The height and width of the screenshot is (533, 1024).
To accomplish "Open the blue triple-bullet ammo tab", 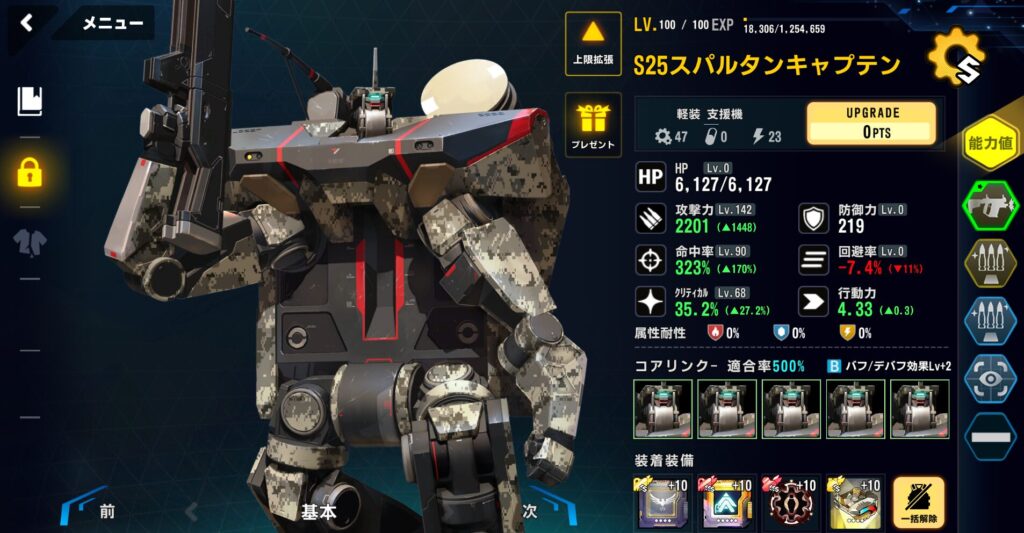I will (989, 321).
